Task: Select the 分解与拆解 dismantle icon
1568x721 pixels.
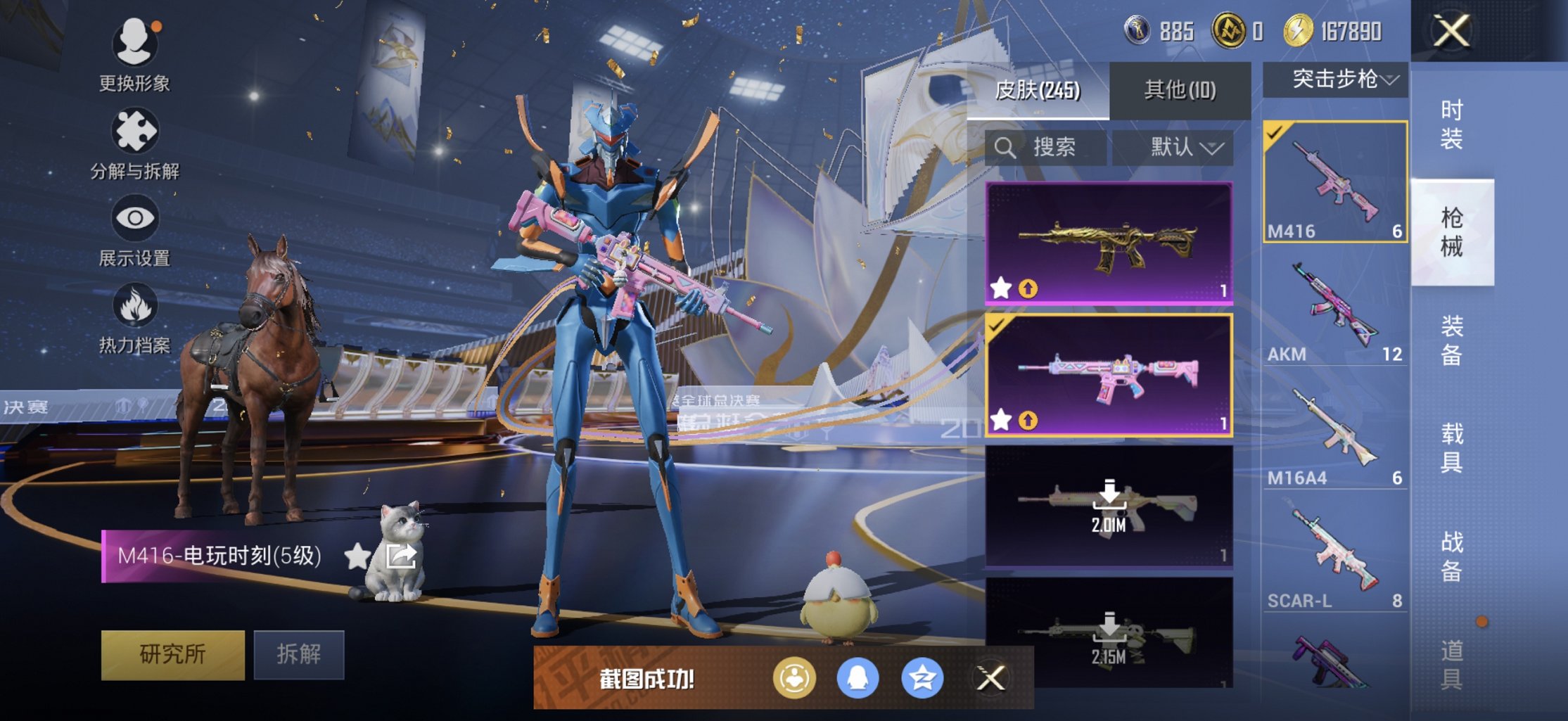Action: [x=136, y=130]
